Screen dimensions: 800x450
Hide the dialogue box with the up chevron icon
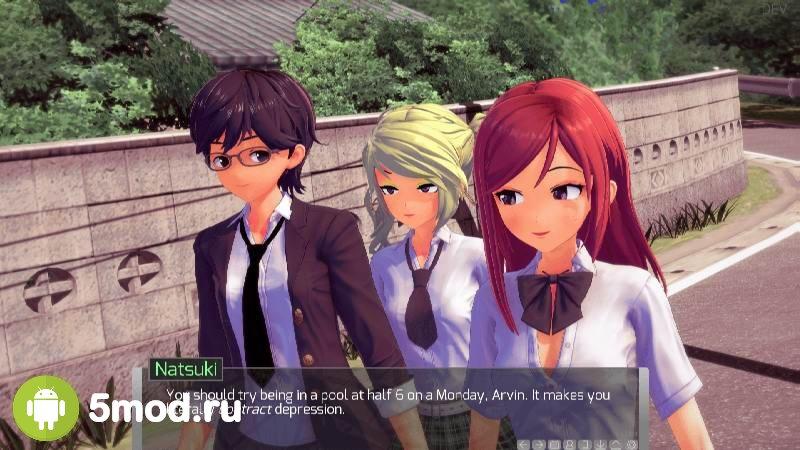pos(615,444)
